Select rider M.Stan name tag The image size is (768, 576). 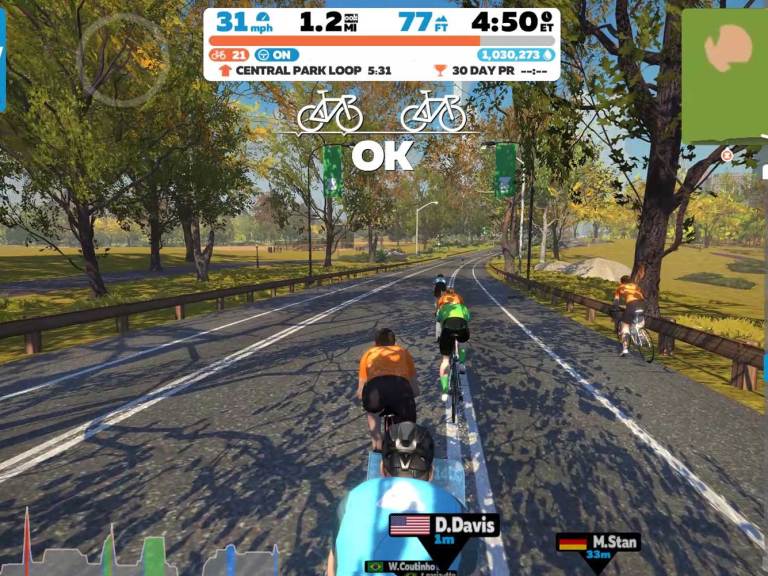[x=598, y=543]
